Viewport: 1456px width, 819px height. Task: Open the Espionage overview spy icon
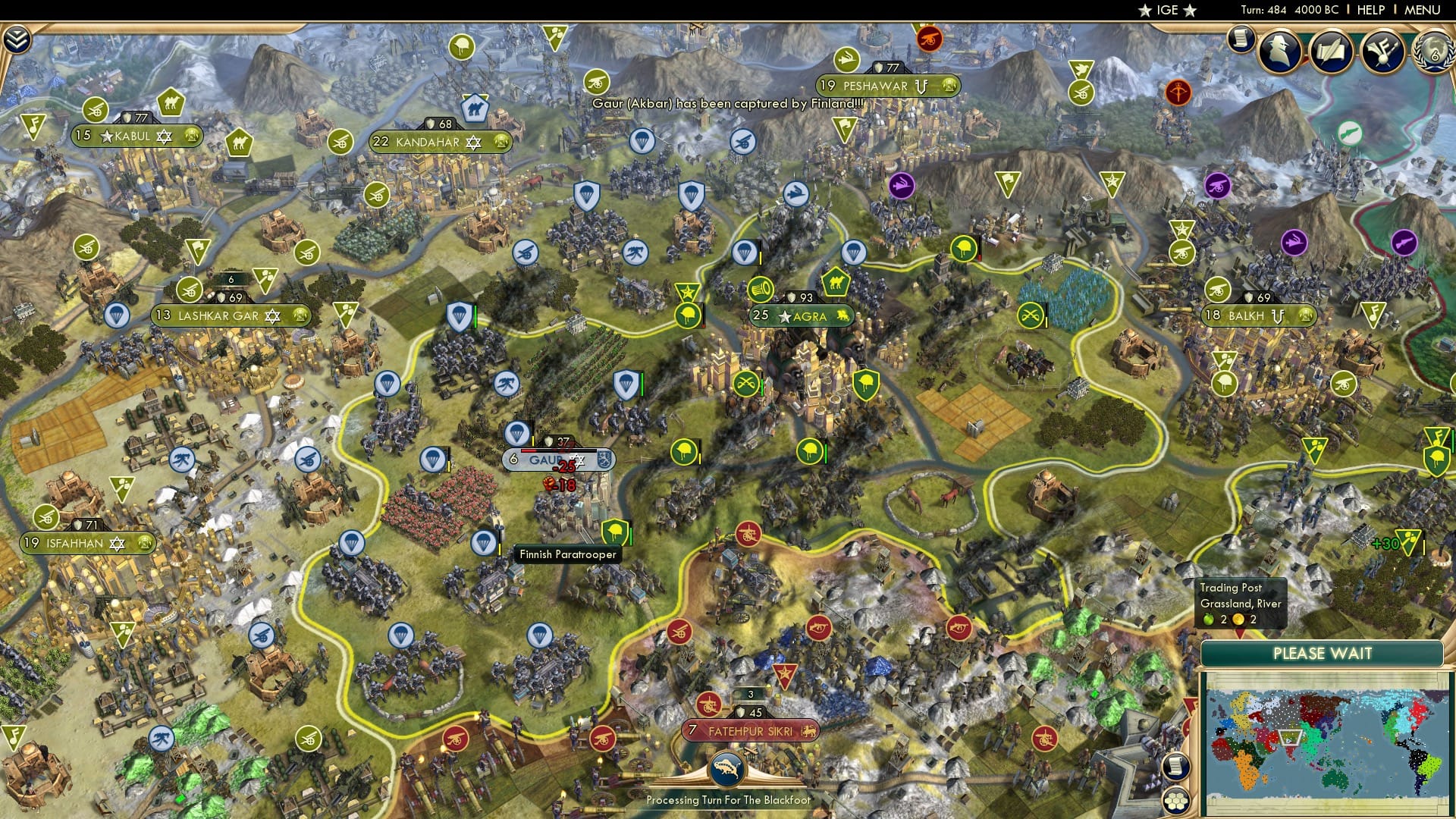(1279, 51)
